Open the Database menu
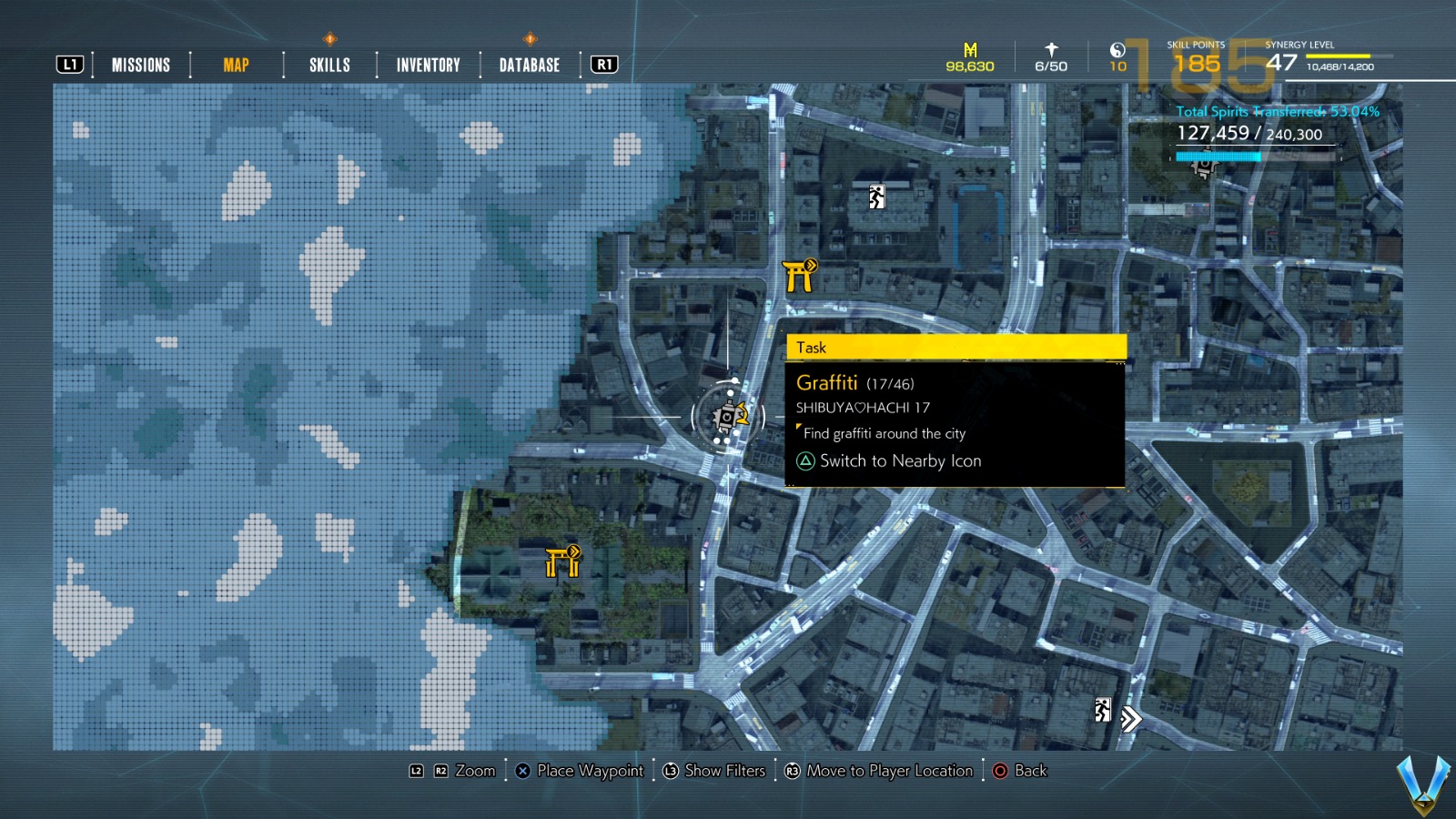The image size is (1456, 819). (529, 65)
